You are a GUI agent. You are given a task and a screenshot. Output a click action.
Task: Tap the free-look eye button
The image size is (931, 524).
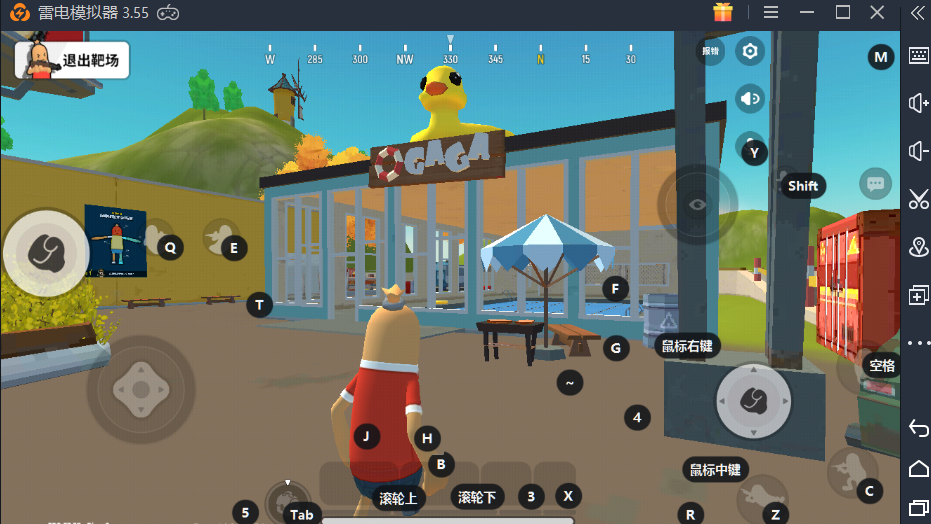(x=697, y=204)
